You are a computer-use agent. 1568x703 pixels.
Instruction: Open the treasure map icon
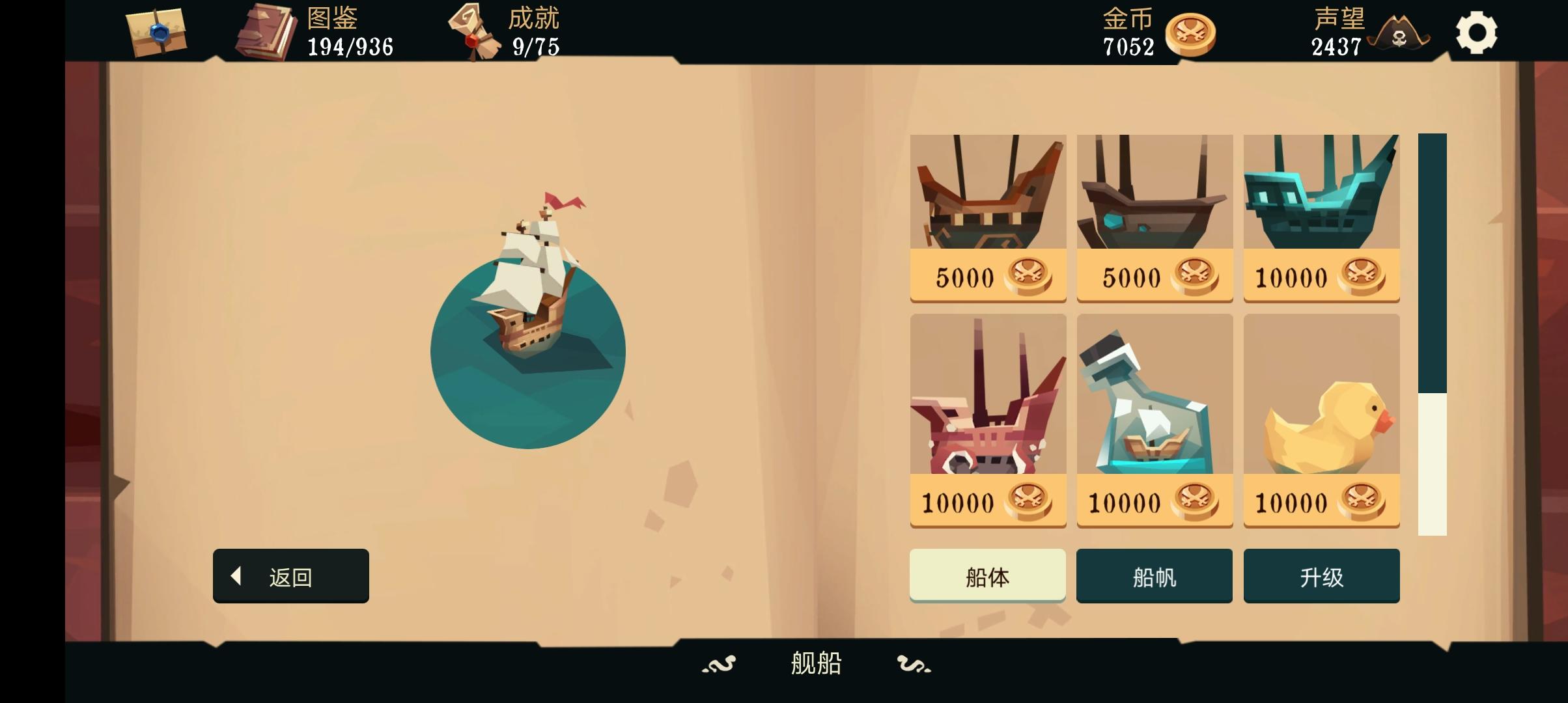point(154,34)
